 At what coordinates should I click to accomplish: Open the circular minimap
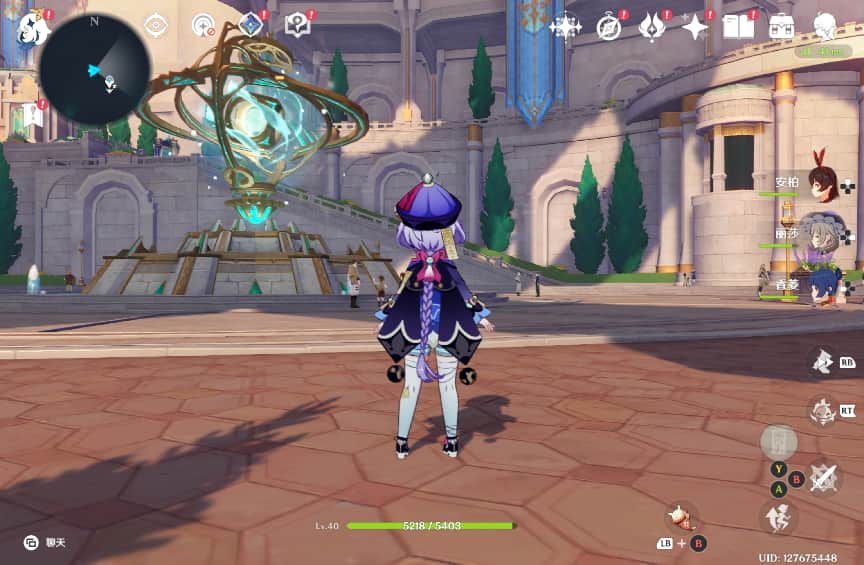click(95, 69)
